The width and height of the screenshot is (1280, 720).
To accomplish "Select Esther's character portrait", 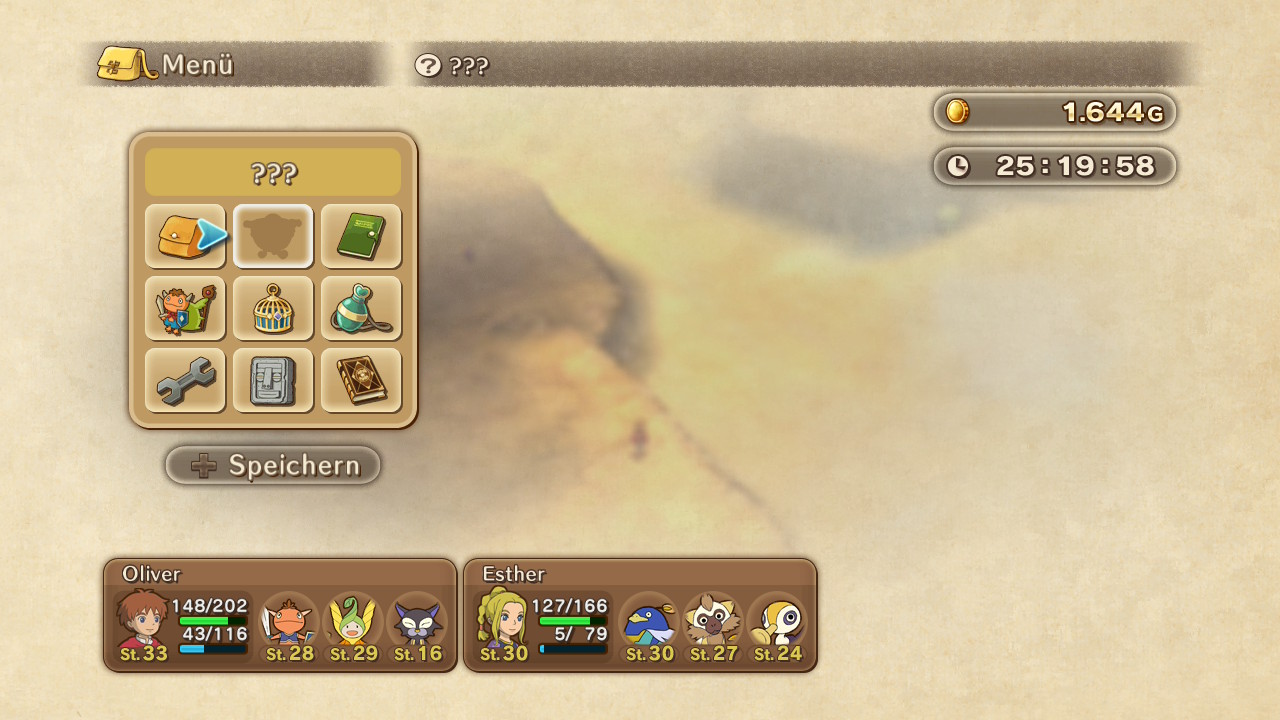I will (x=503, y=620).
